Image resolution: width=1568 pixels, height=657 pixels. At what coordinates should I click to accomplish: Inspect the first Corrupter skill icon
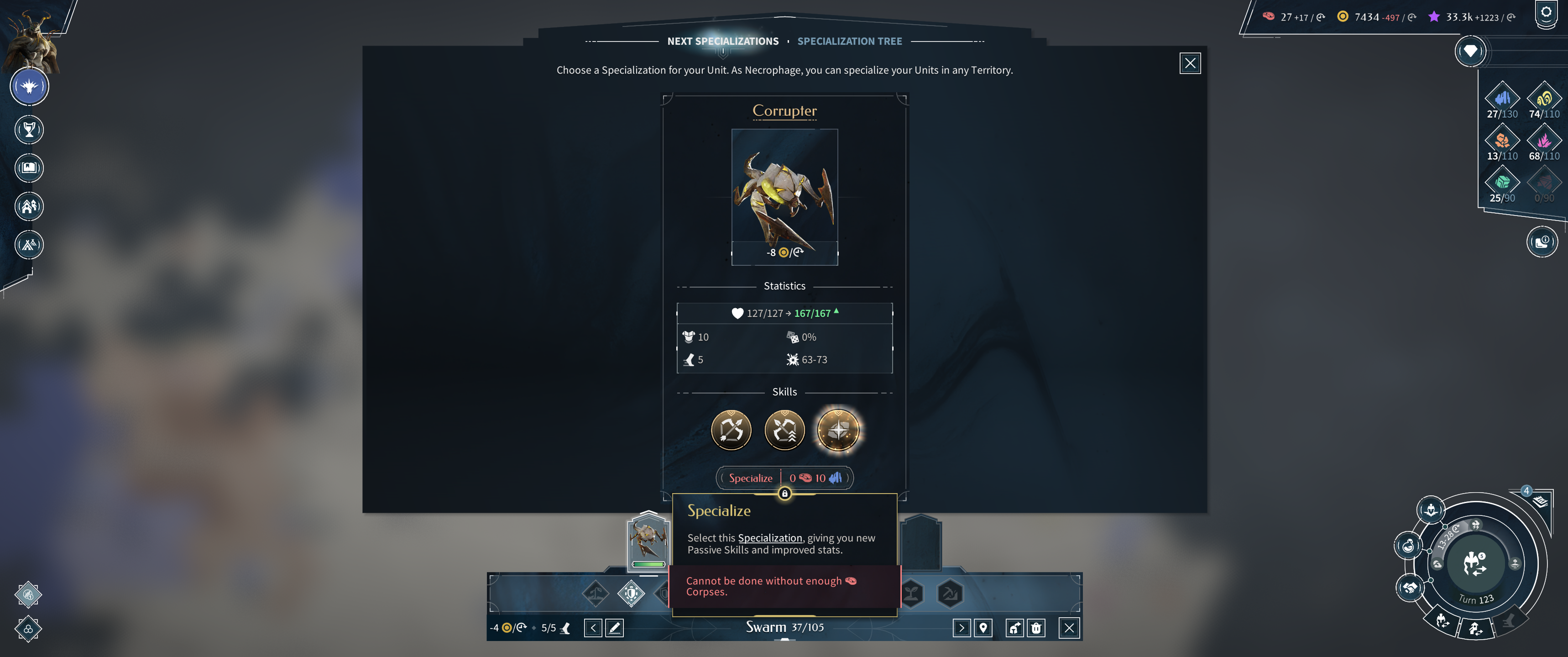click(731, 431)
